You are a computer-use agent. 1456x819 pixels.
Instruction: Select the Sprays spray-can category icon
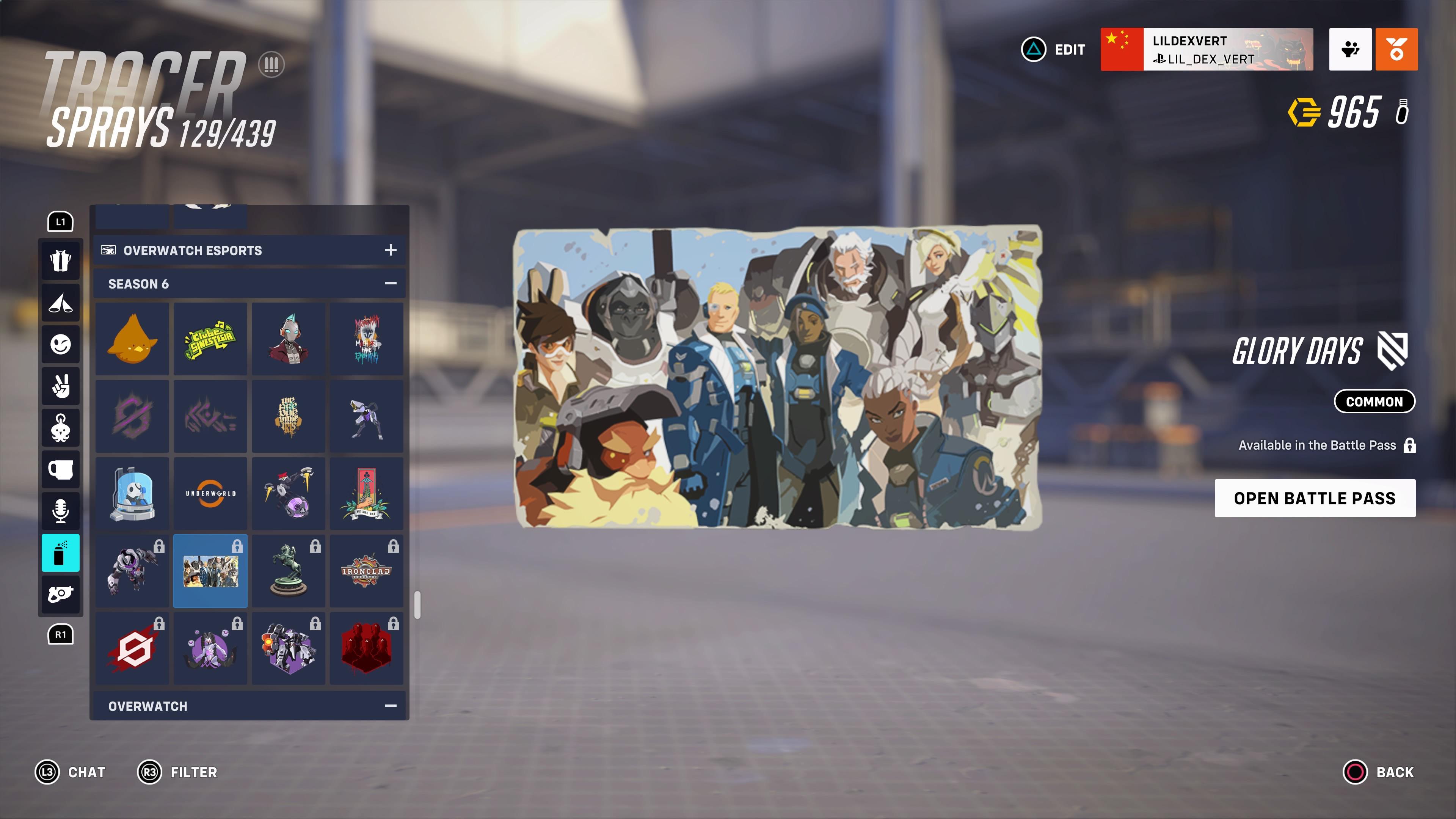tap(61, 553)
